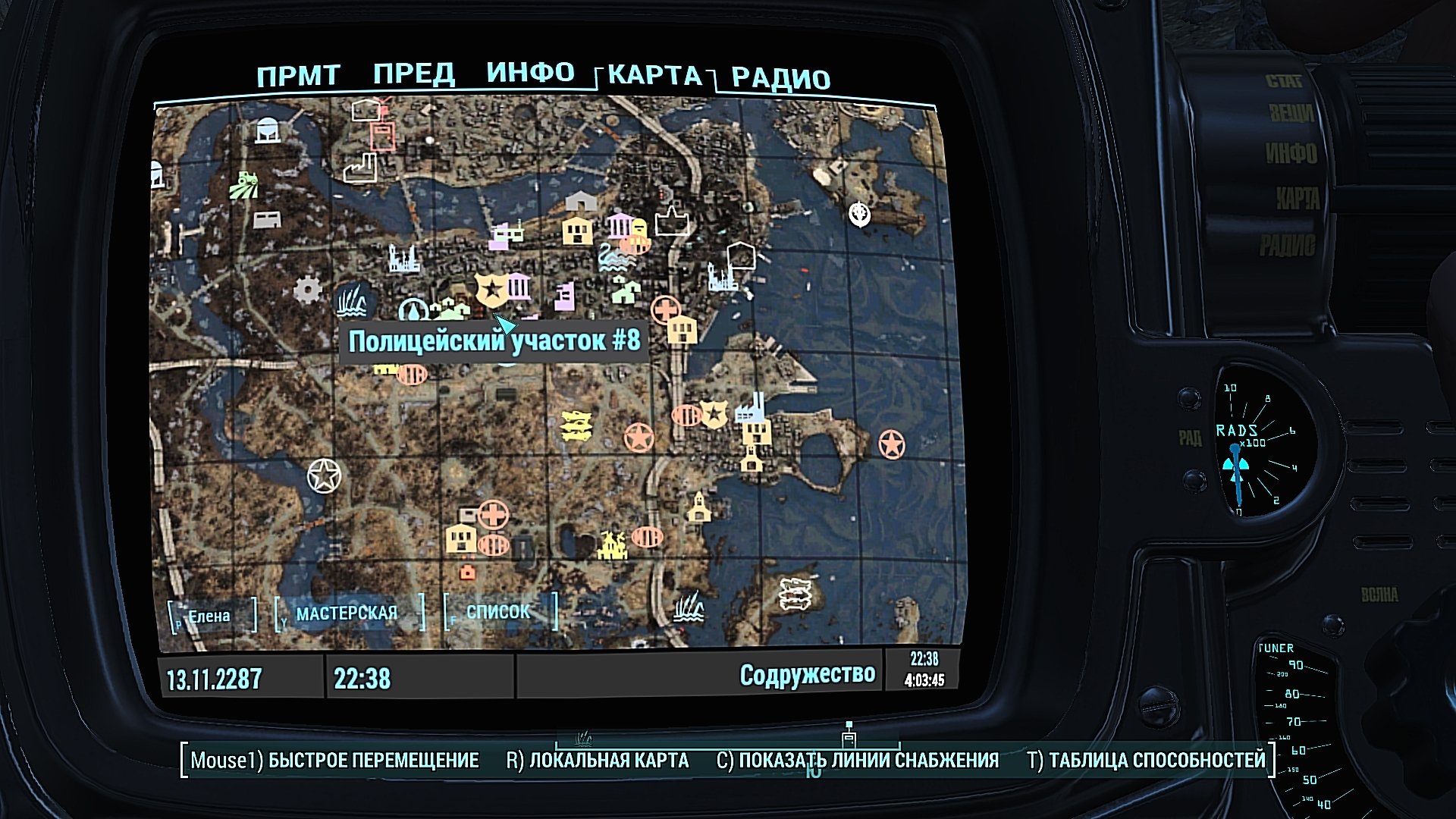The image size is (1456, 819).
Task: Open the ПРЕД tab
Action: click(x=414, y=75)
